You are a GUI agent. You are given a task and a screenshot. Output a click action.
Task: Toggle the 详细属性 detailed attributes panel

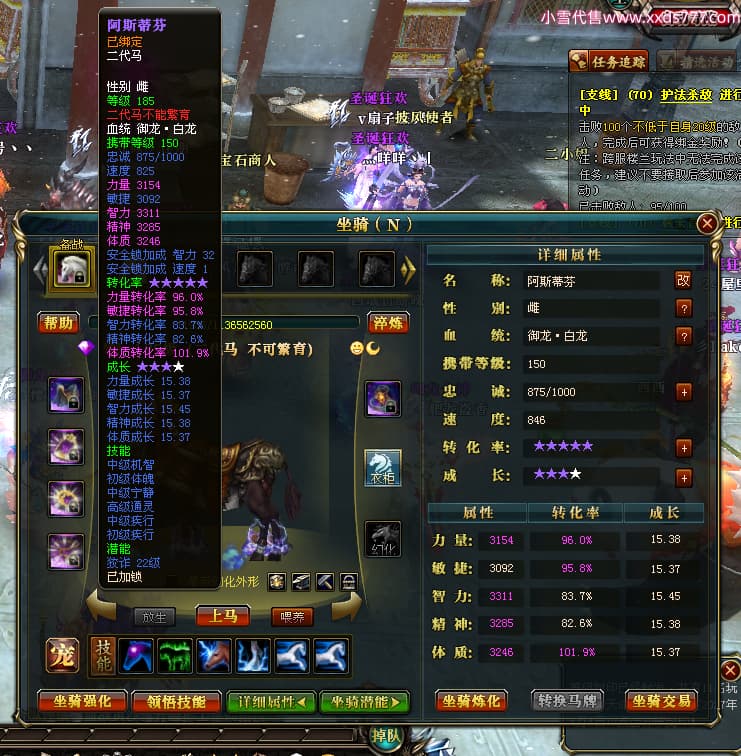click(271, 701)
